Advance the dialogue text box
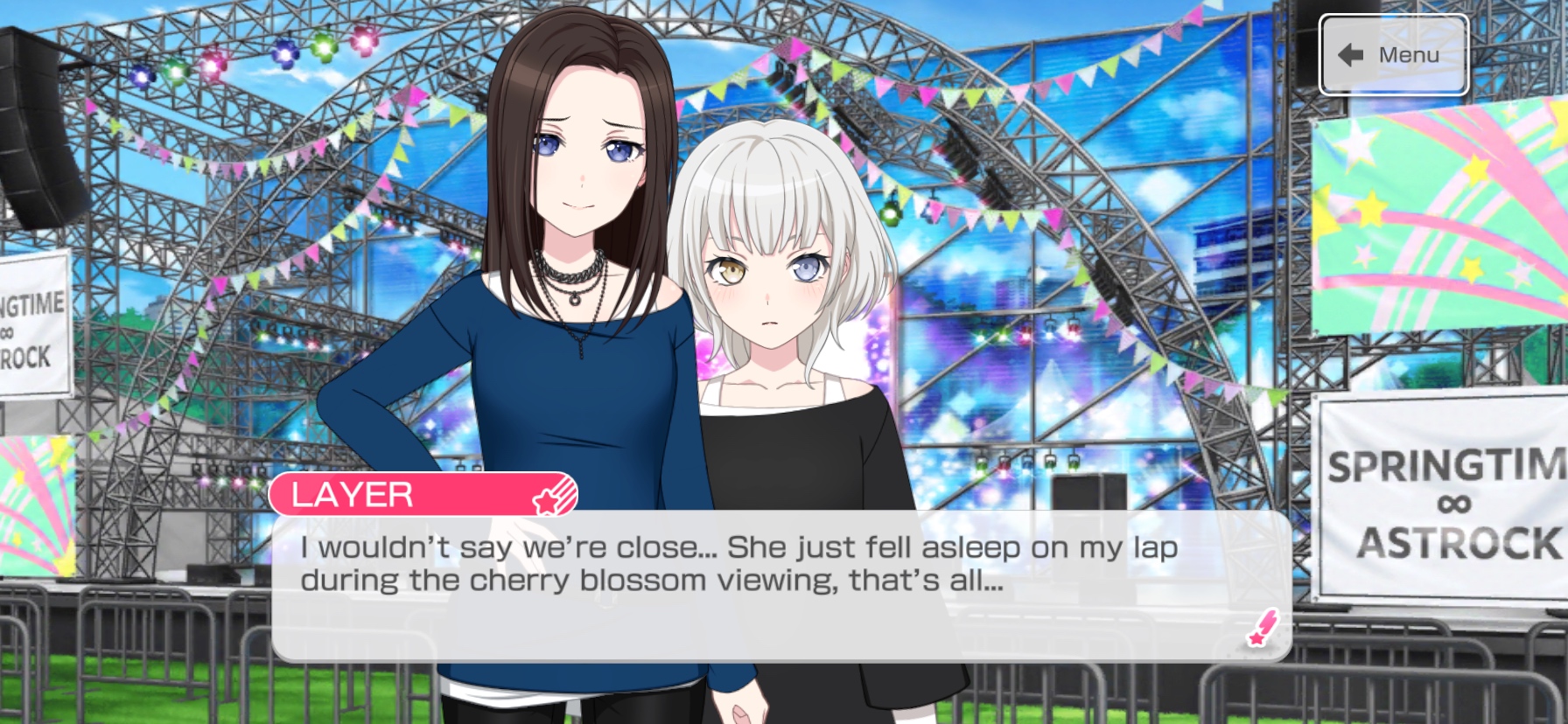 click(780, 586)
